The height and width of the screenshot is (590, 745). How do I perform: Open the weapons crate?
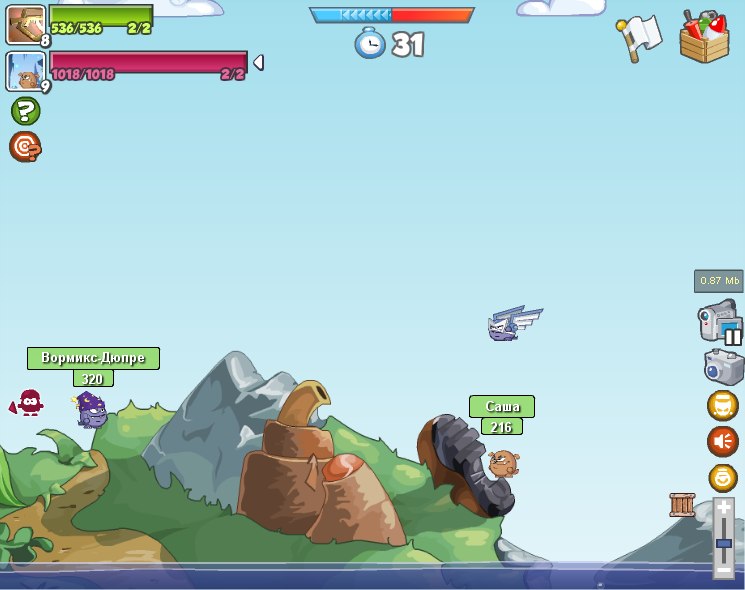(x=705, y=38)
